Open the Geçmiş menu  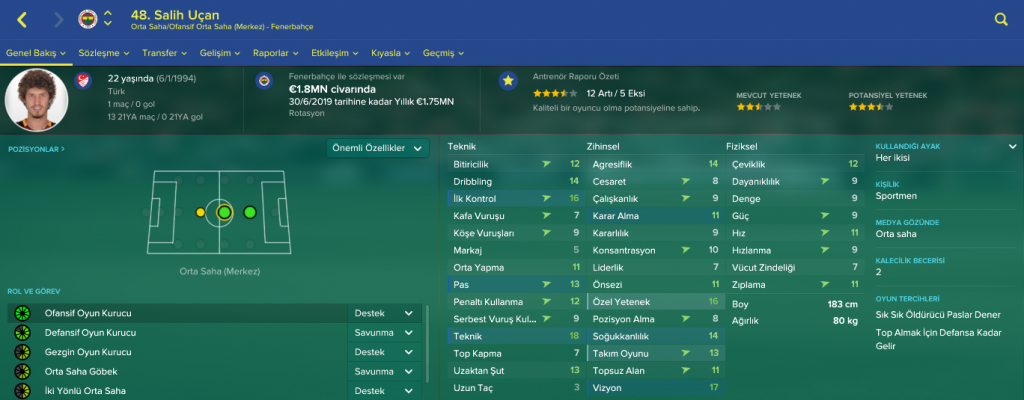pos(443,52)
